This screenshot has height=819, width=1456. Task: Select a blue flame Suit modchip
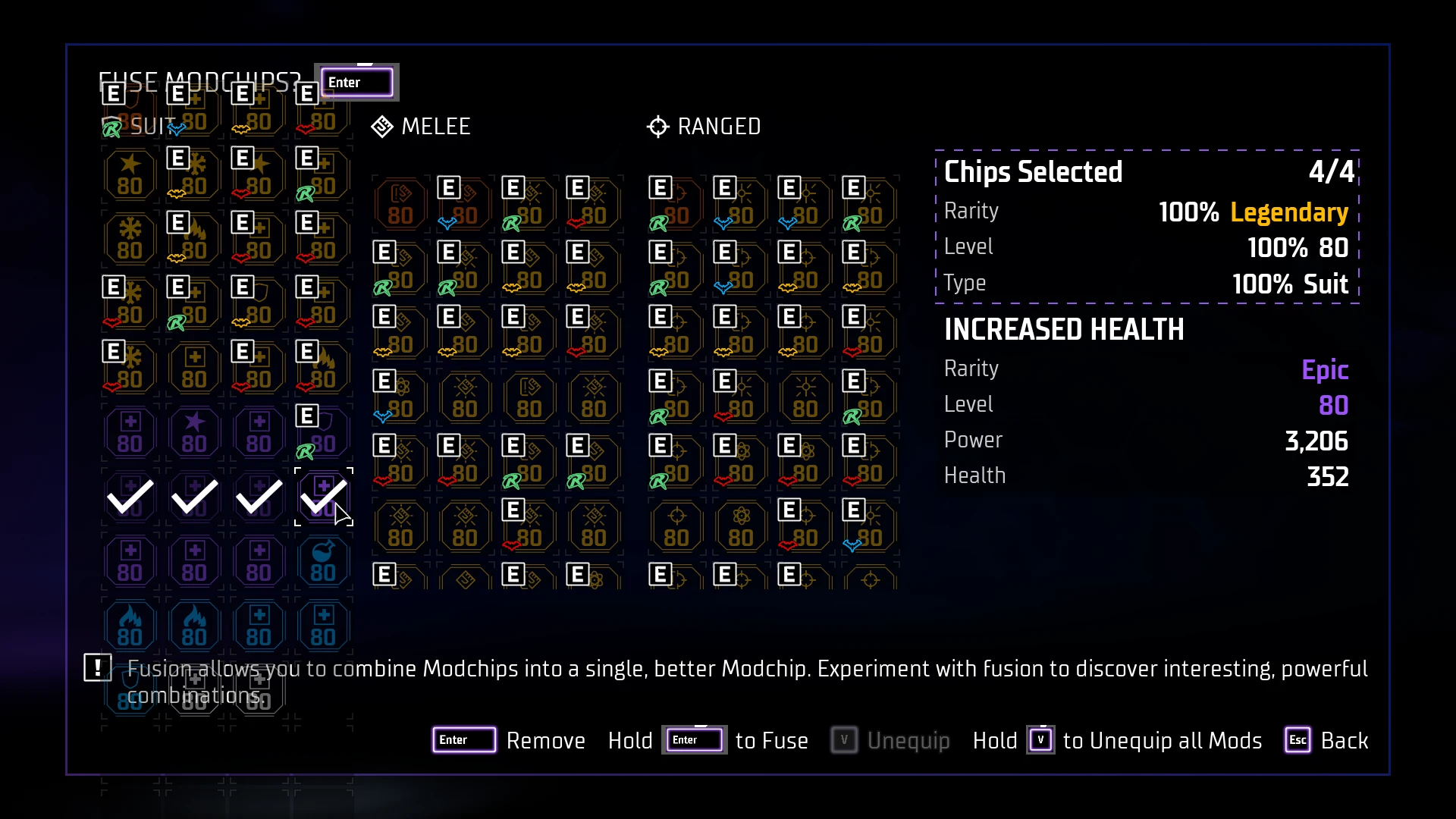tap(129, 626)
